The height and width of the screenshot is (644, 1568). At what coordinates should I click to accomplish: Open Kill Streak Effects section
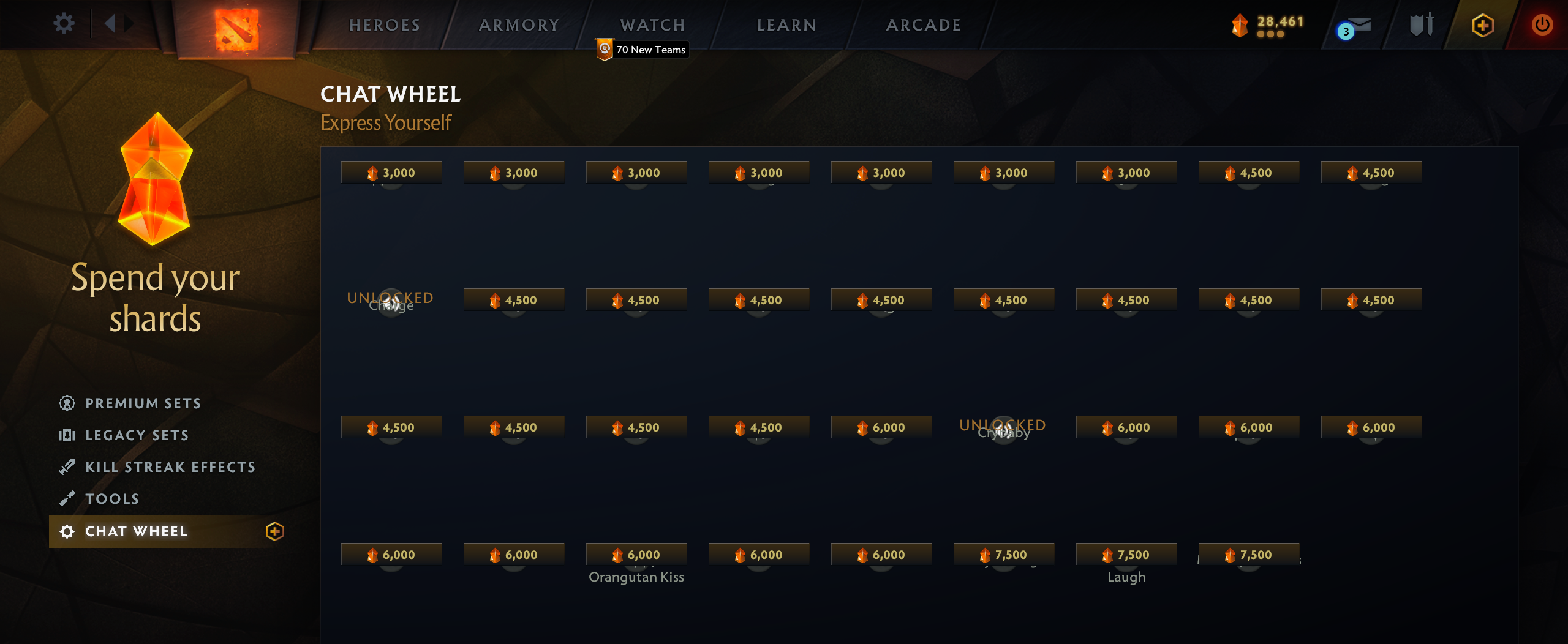pos(170,466)
